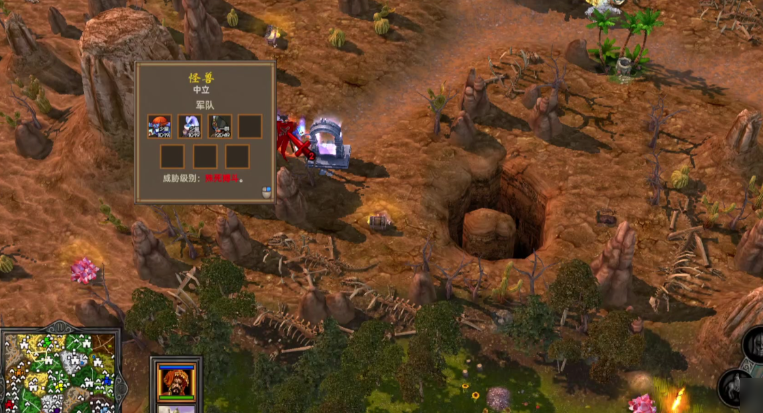Inspect the dark armored creature stack
Screen dimensions: 763x413
220,126
